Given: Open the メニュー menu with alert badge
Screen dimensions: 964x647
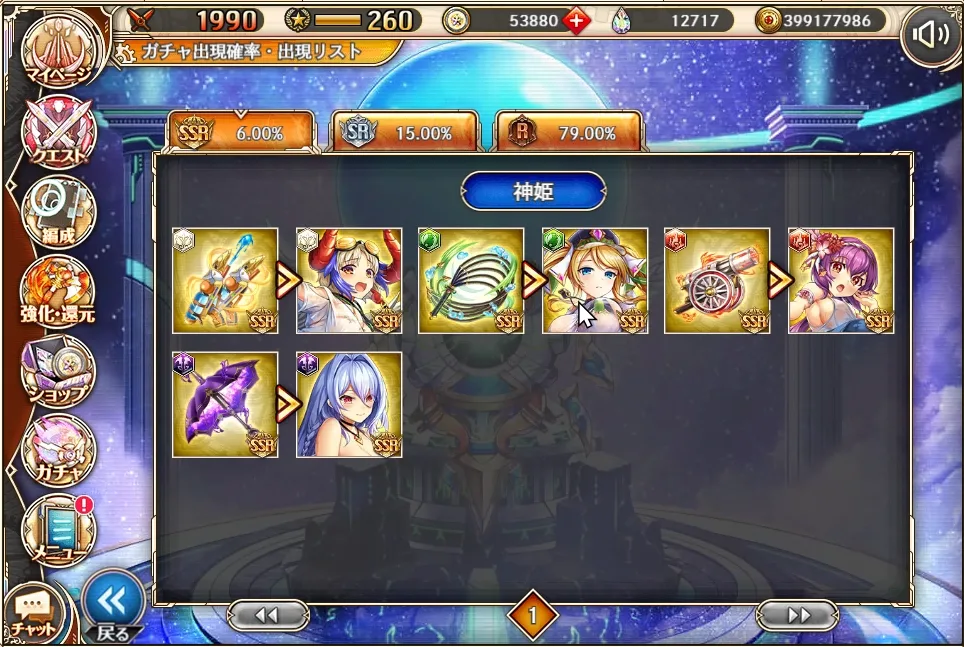Looking at the screenshot, I should click(x=60, y=529).
